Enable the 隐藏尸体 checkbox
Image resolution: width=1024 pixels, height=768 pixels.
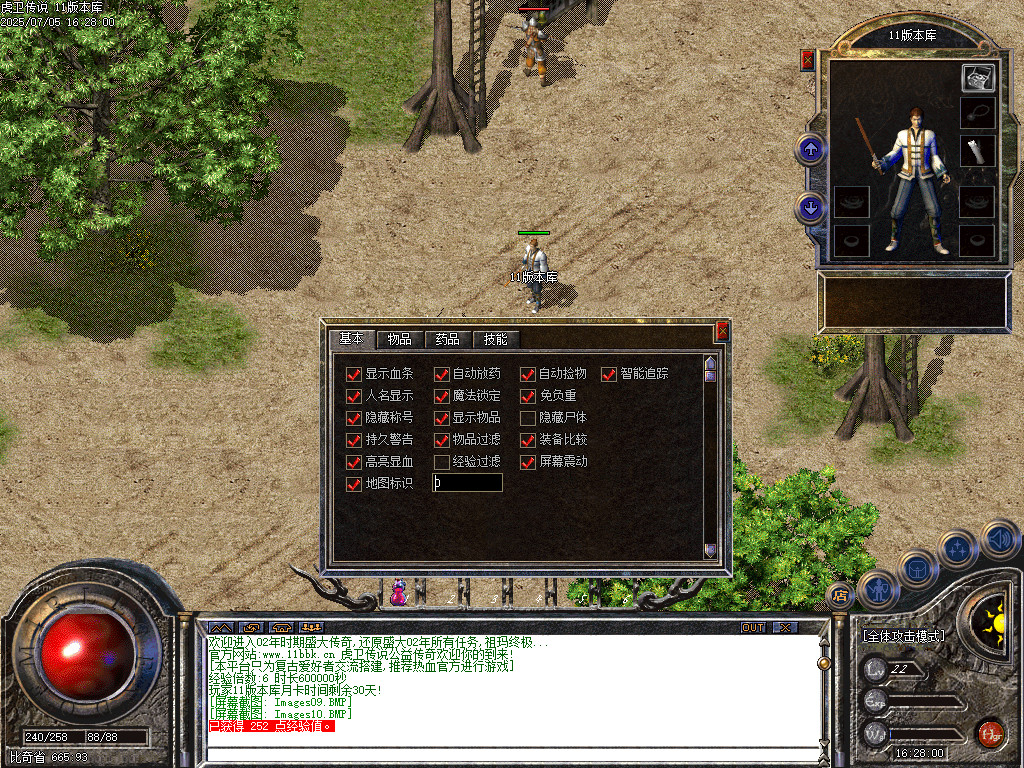click(528, 418)
